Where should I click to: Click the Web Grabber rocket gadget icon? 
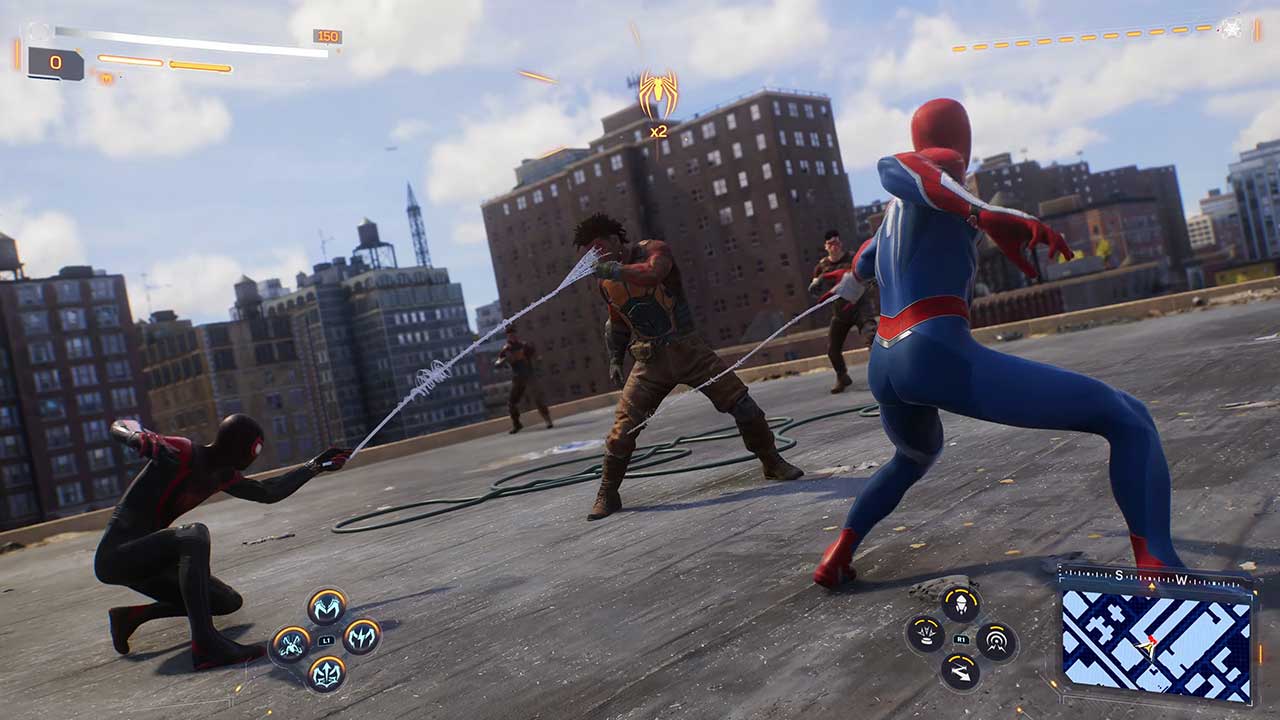click(x=961, y=604)
